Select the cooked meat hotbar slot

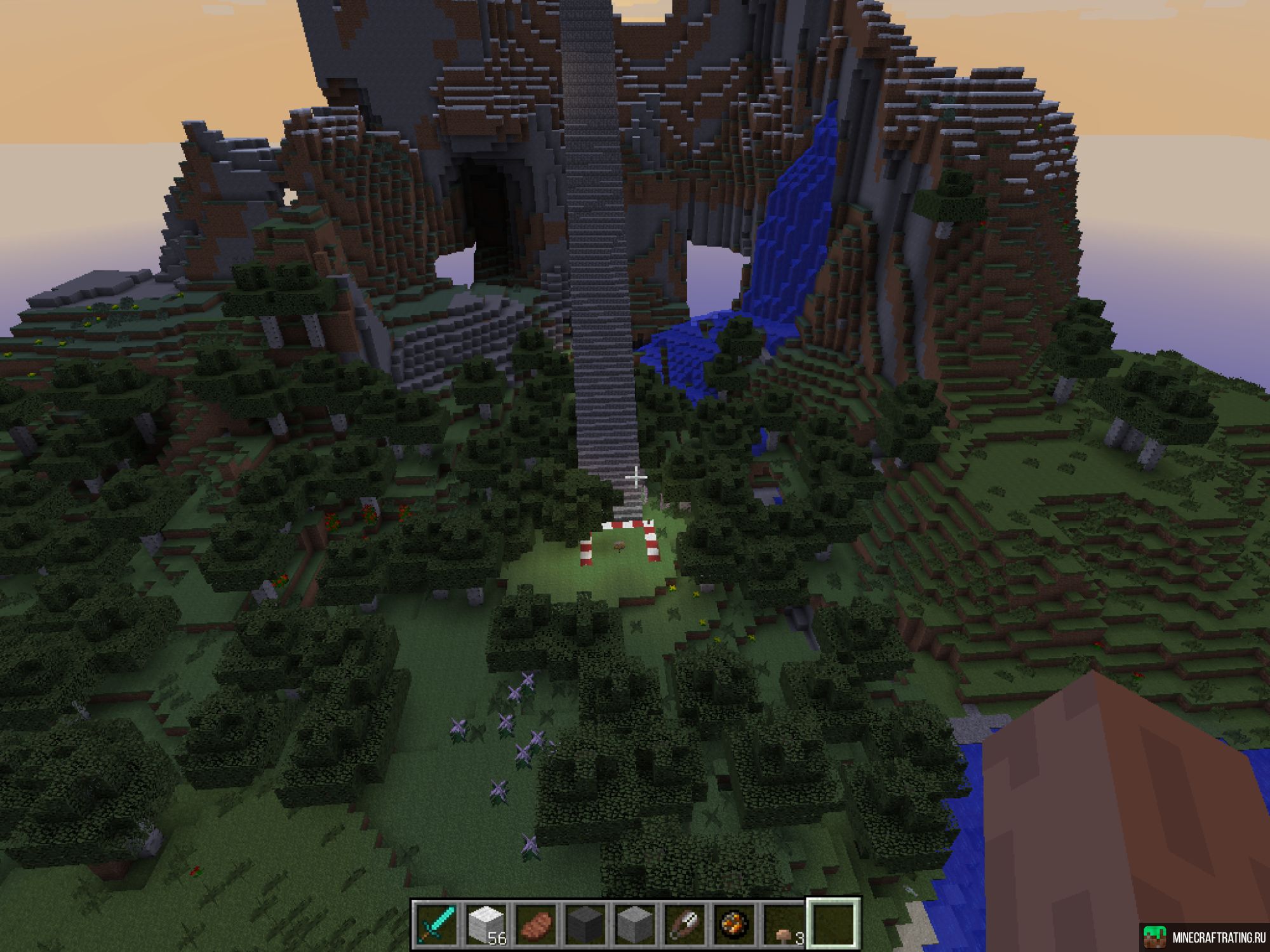(x=535, y=925)
